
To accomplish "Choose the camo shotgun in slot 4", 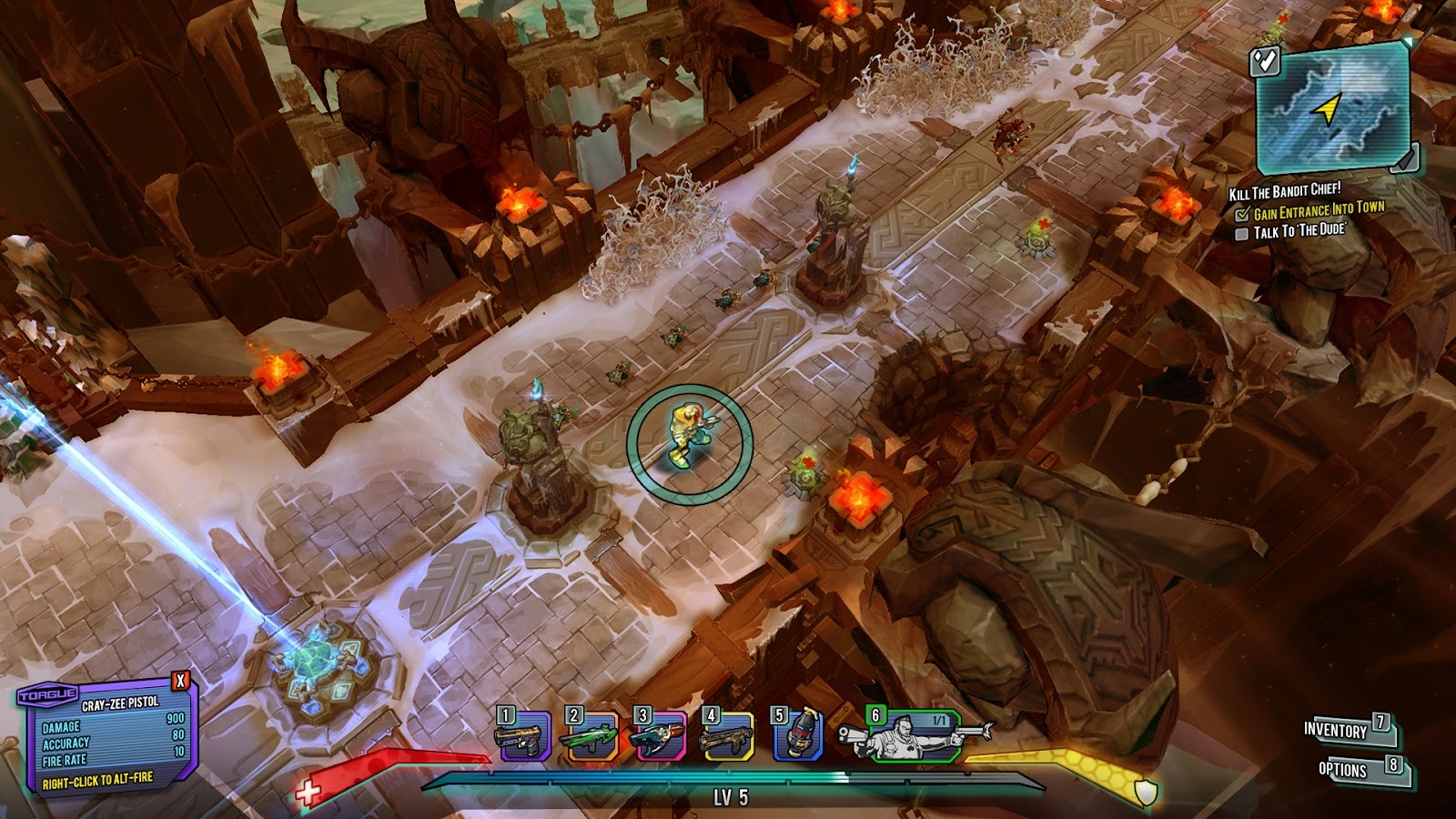I will pyautogui.click(x=726, y=737).
